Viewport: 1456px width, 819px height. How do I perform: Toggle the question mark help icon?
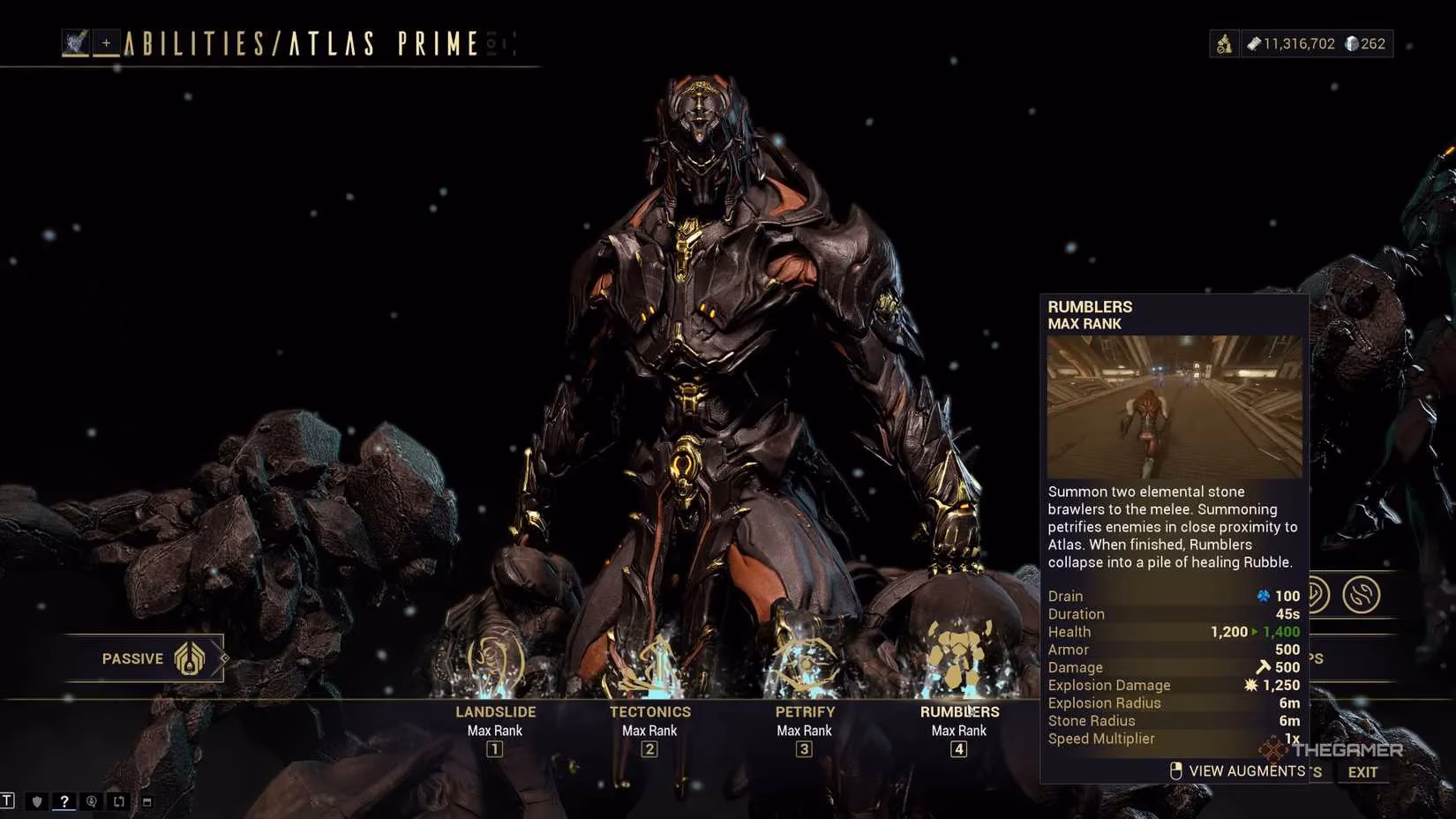[64, 800]
